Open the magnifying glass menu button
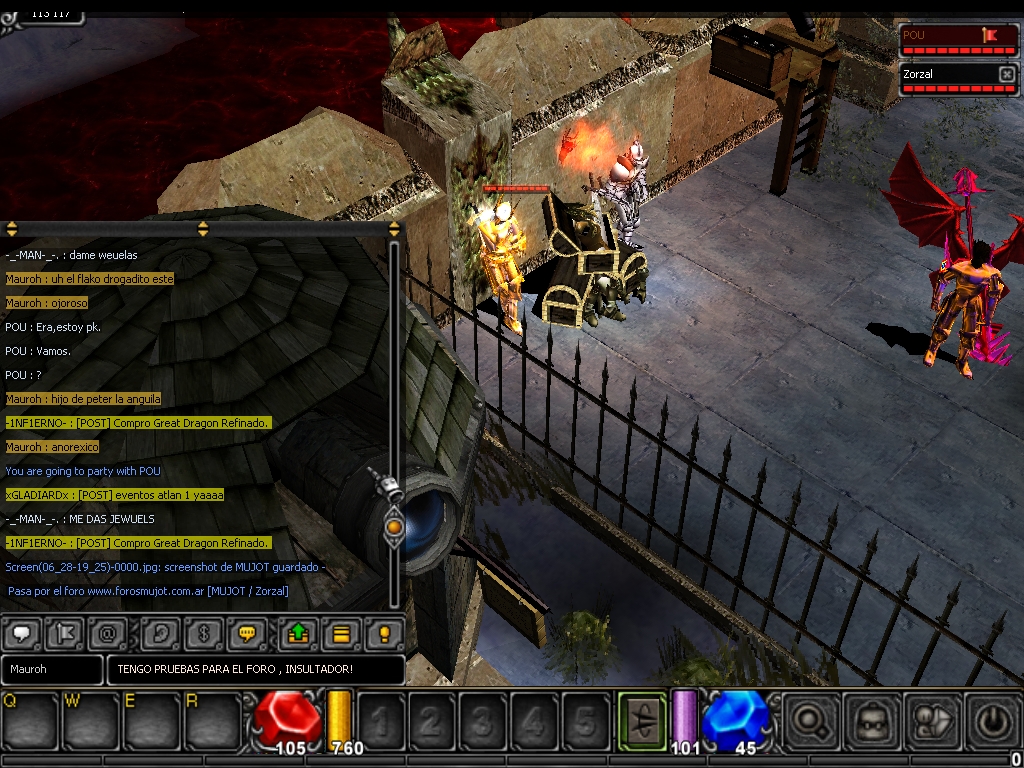The height and width of the screenshot is (768, 1024). (809, 720)
